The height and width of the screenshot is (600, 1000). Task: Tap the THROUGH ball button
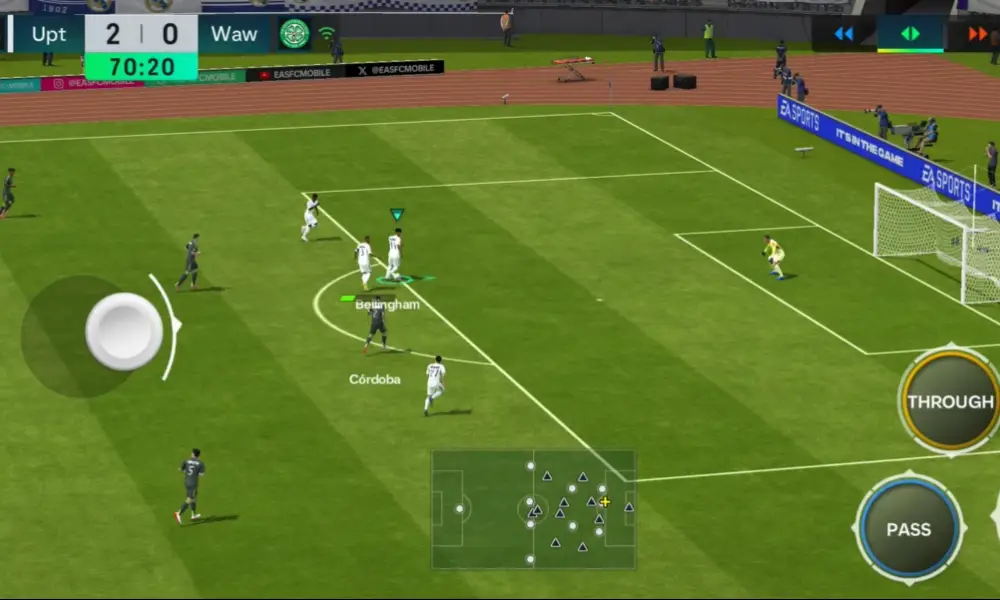[x=949, y=401]
